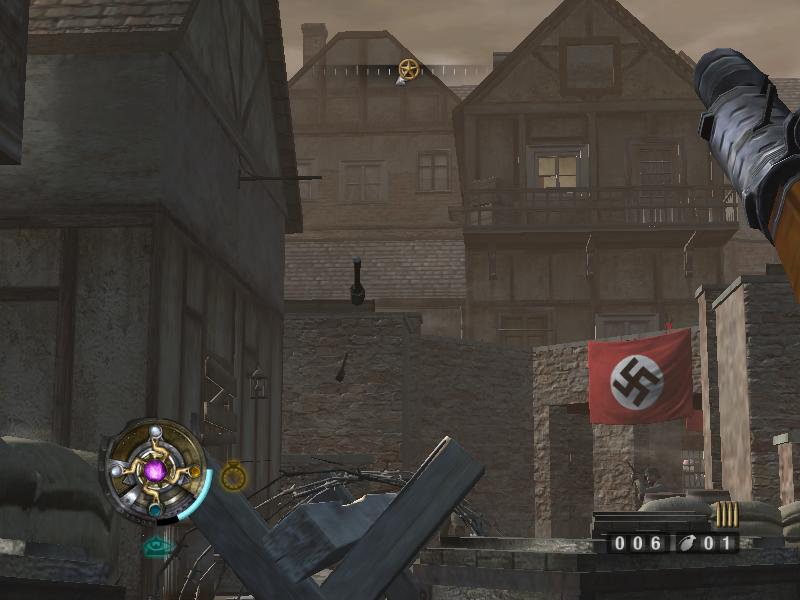Click the yellow gem on the medallion
Image resolution: width=800 pixels, height=600 pixels.
(194, 471)
